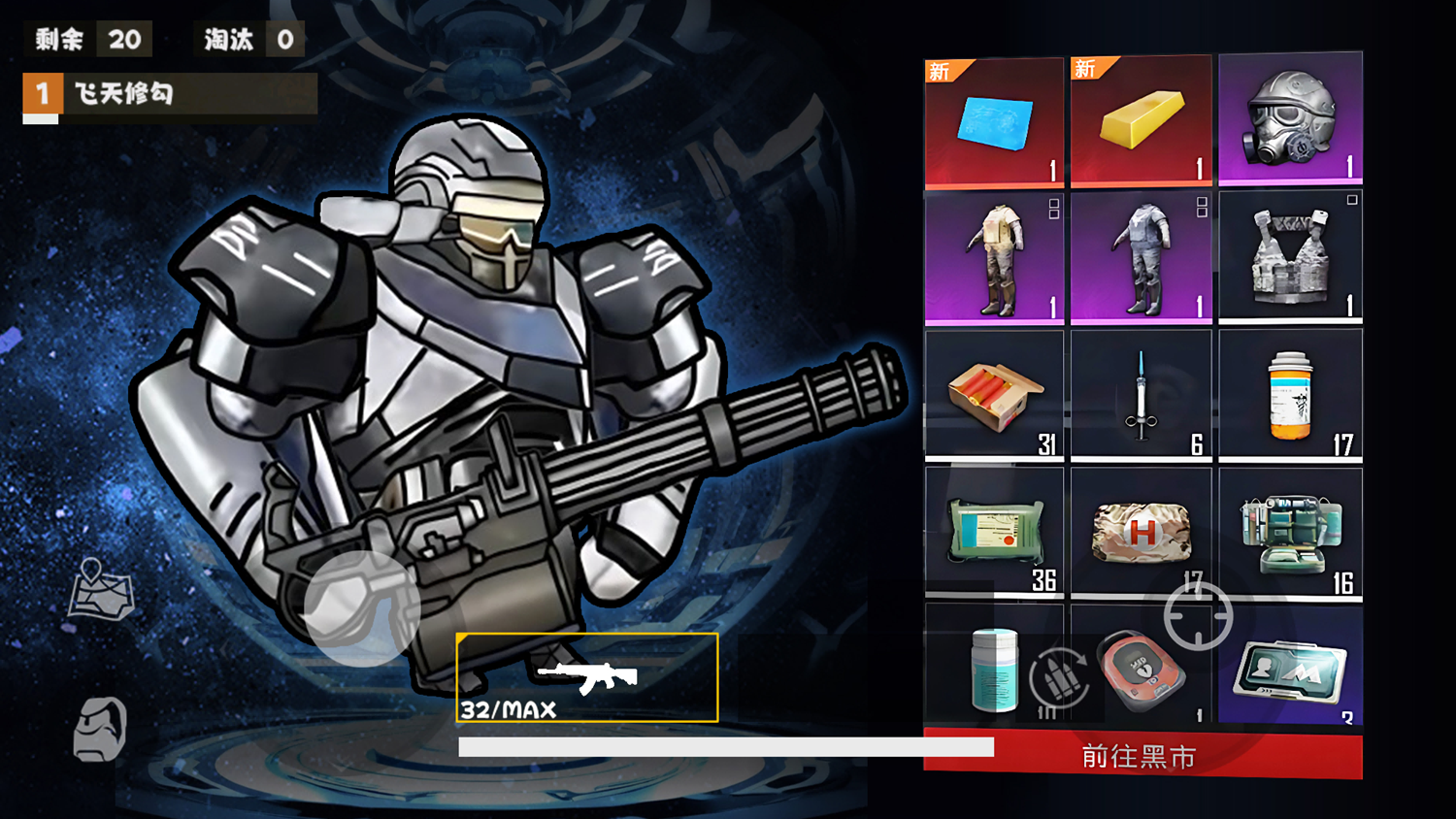
Task: Select the green first aid kit
Action: (1290, 532)
